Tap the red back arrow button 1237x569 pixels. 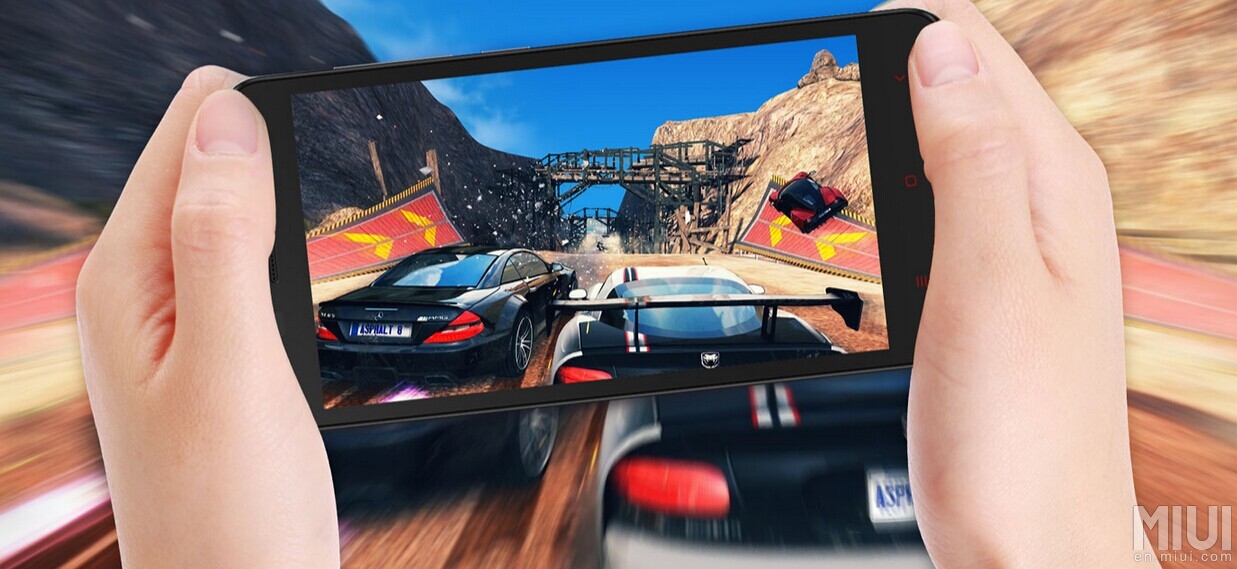tap(899, 78)
